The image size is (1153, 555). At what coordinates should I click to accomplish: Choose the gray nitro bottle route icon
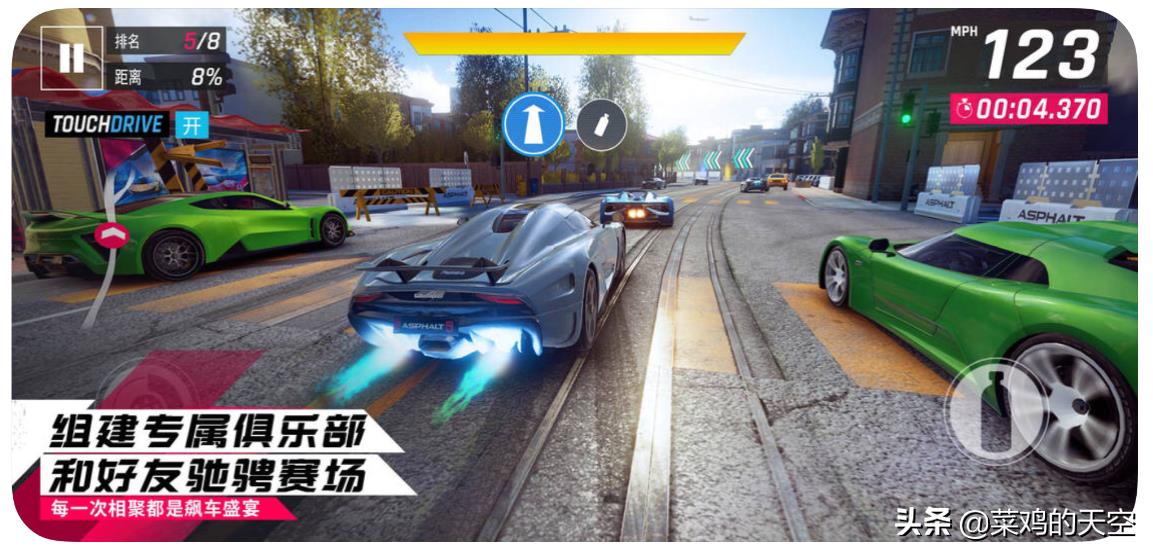pyautogui.click(x=602, y=126)
